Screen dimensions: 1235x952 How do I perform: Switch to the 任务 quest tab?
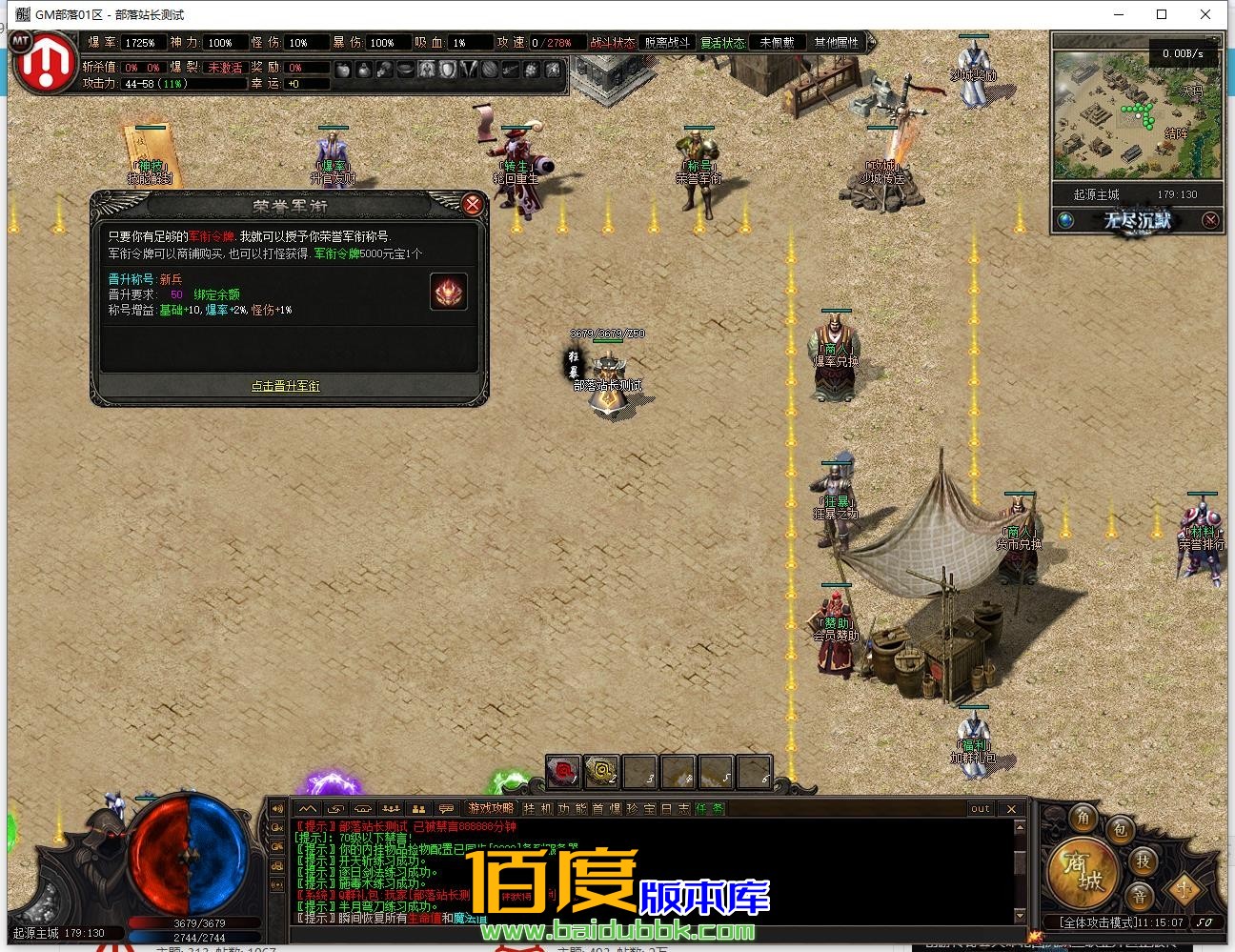tap(709, 809)
